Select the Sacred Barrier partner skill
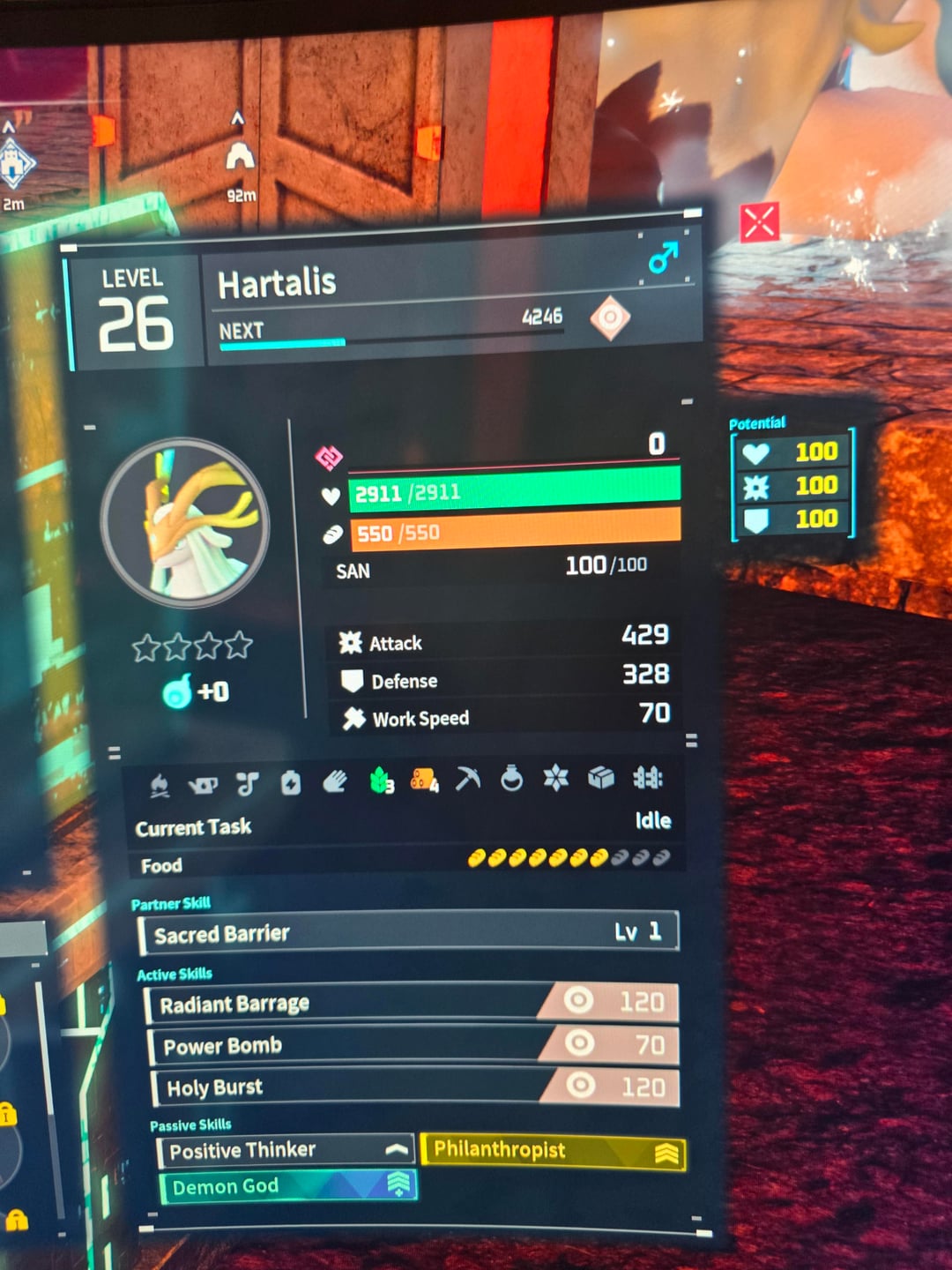This screenshot has height=1270, width=952. pyautogui.click(x=408, y=933)
